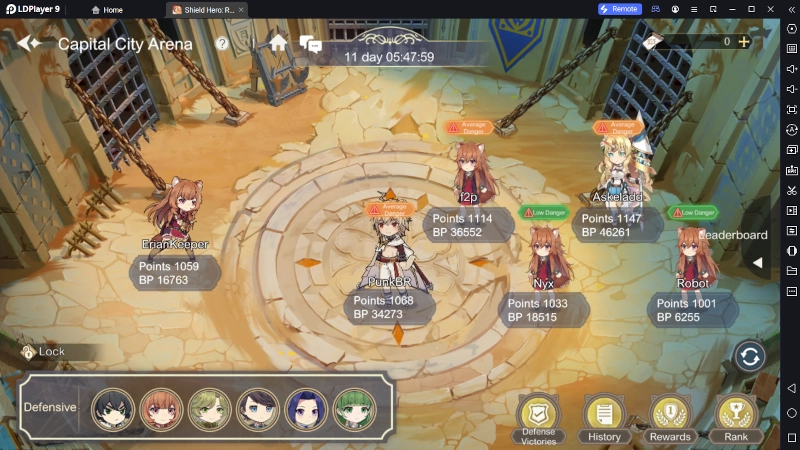Image resolution: width=800 pixels, height=450 pixels.
Task: Add arena tickets with the plus button
Action: pos(743,42)
